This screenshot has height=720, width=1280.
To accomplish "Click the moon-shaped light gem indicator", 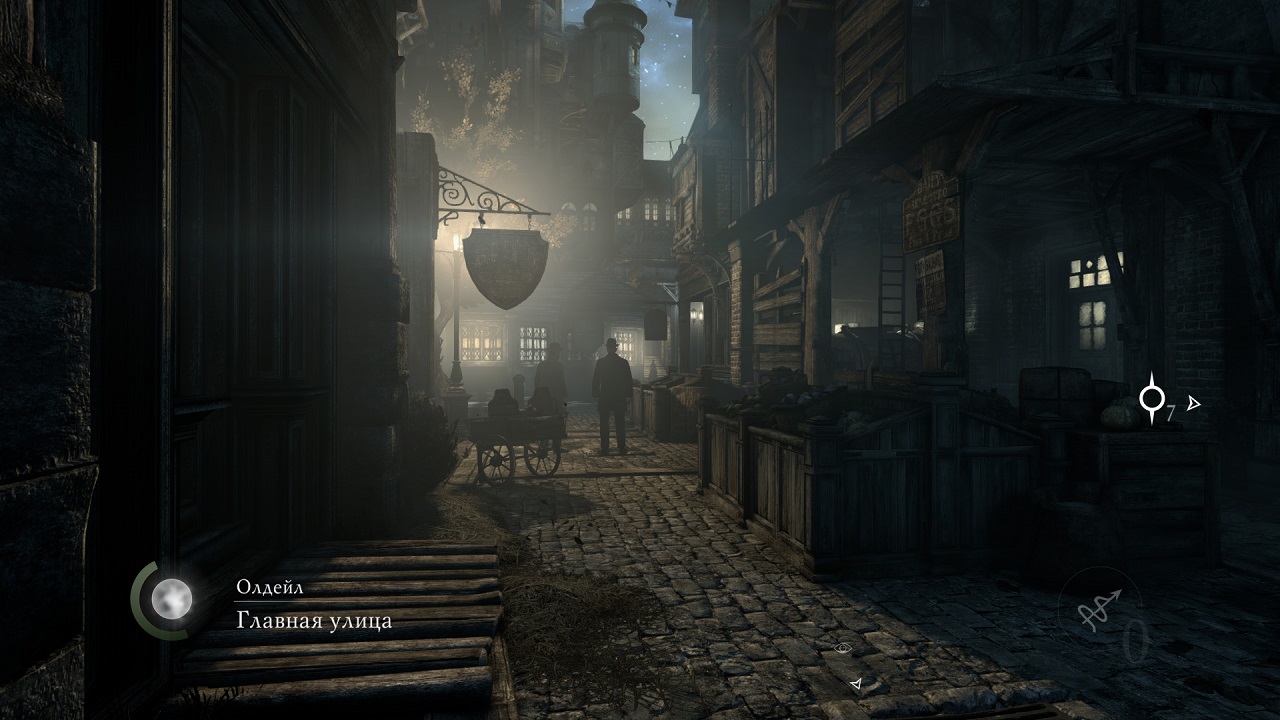I will tap(171, 599).
